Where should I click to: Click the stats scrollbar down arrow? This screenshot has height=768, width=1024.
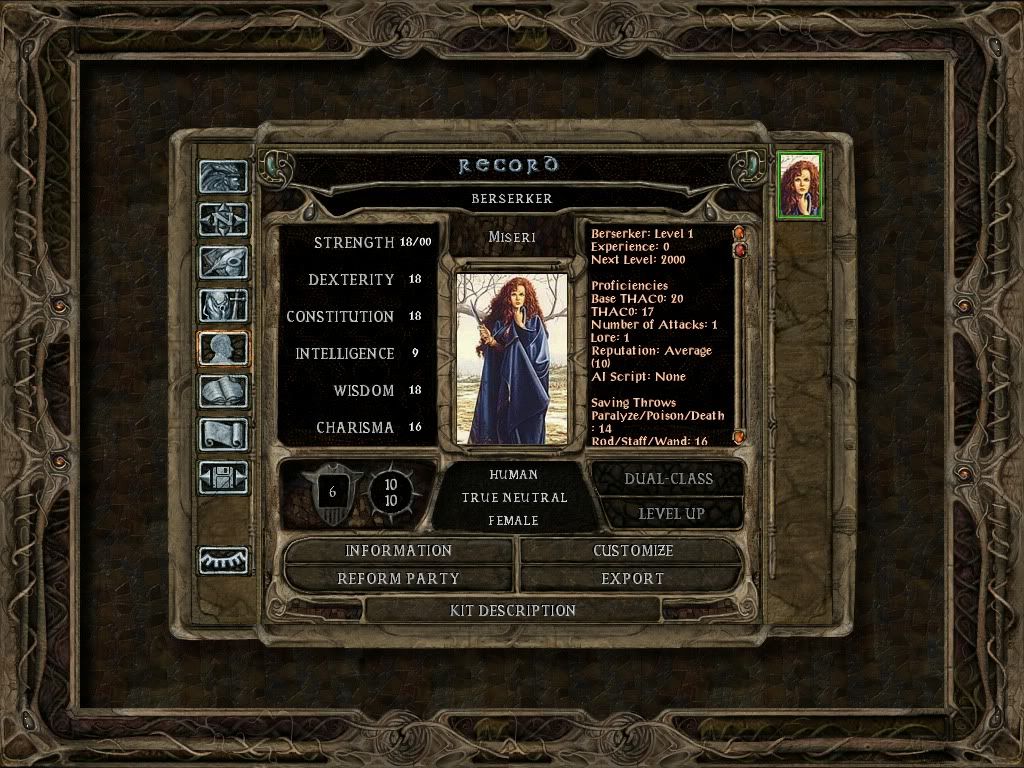tap(740, 437)
